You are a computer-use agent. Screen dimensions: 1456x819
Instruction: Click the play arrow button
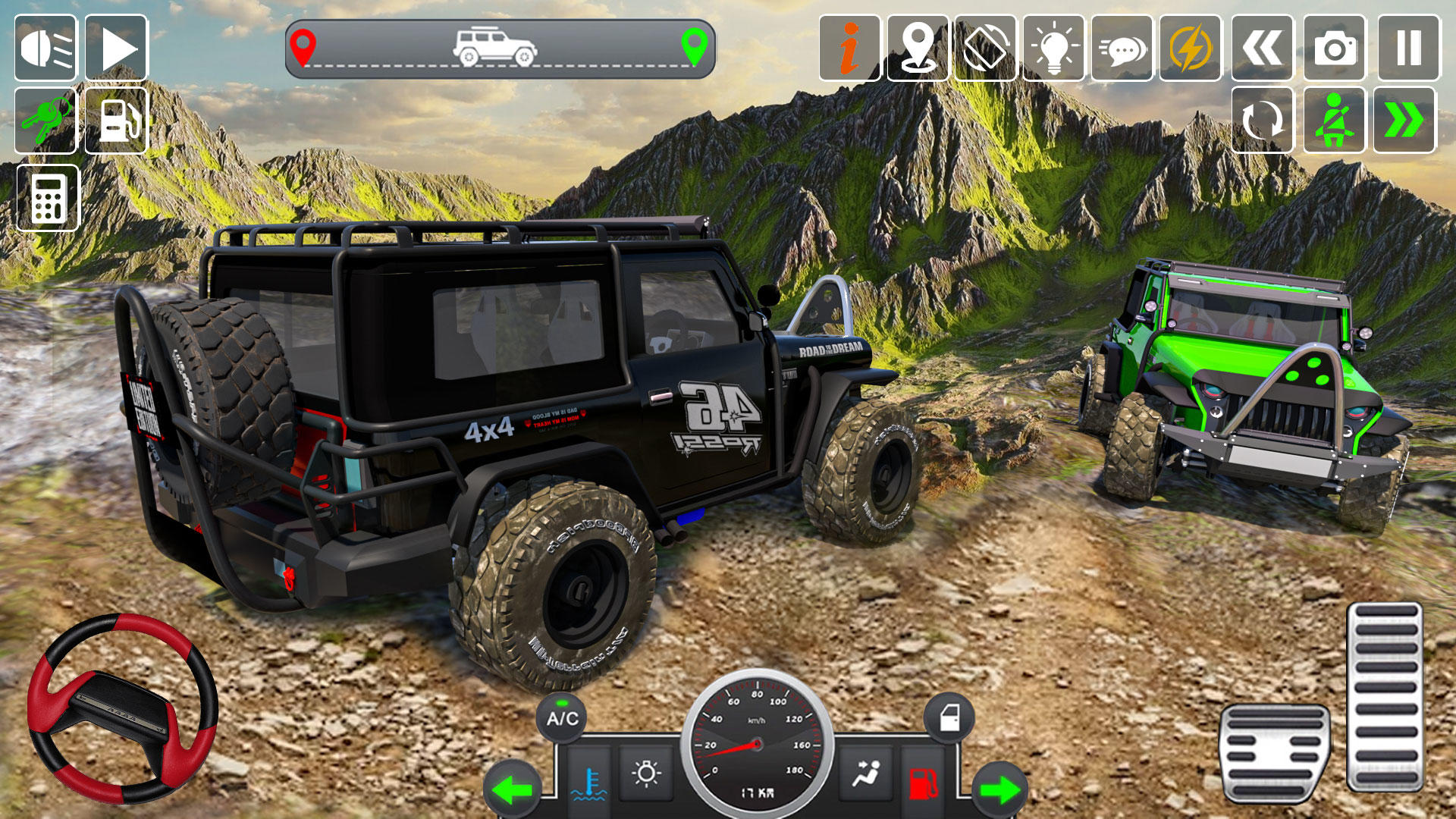(x=116, y=49)
